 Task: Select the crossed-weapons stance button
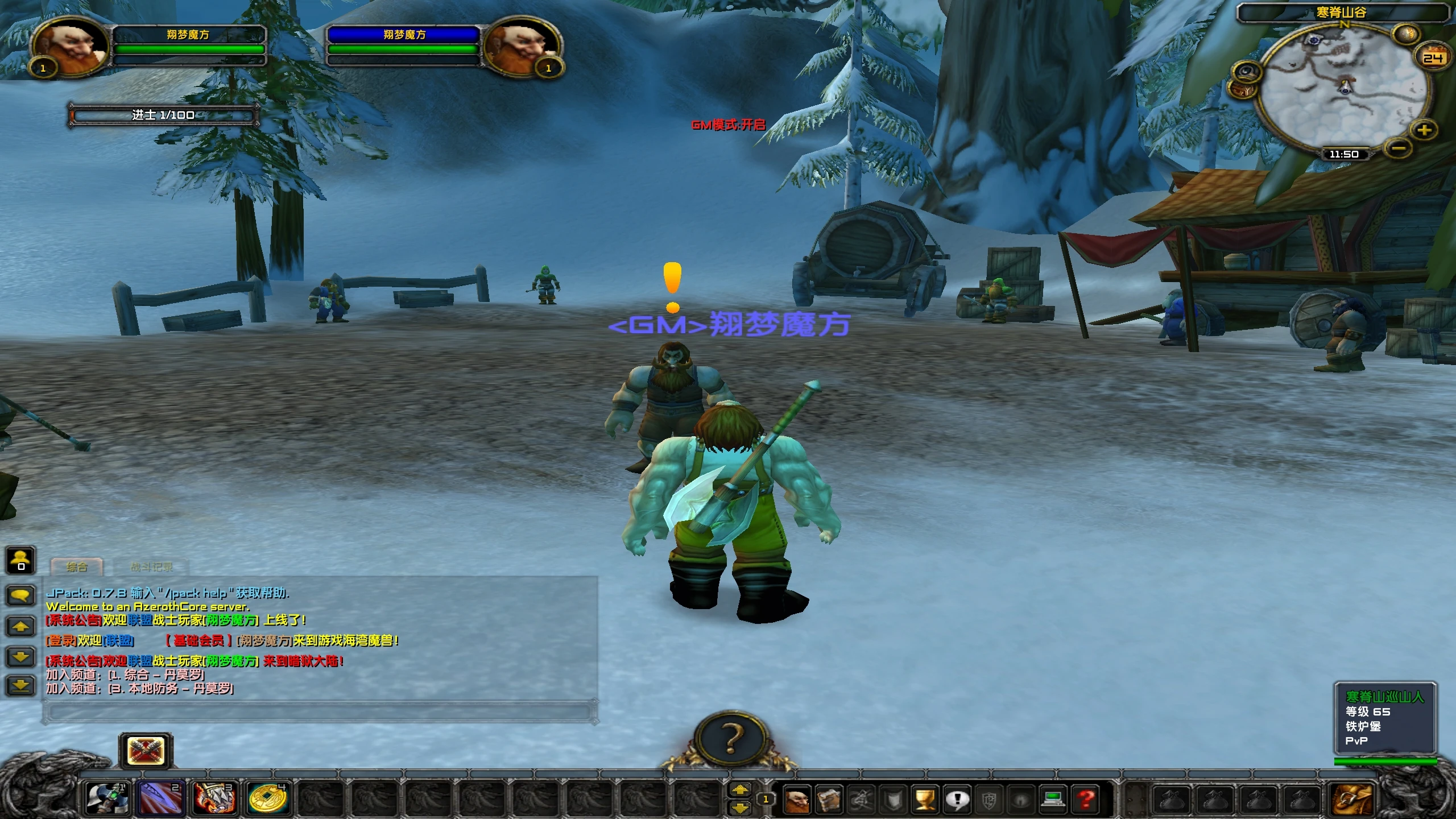point(146,751)
